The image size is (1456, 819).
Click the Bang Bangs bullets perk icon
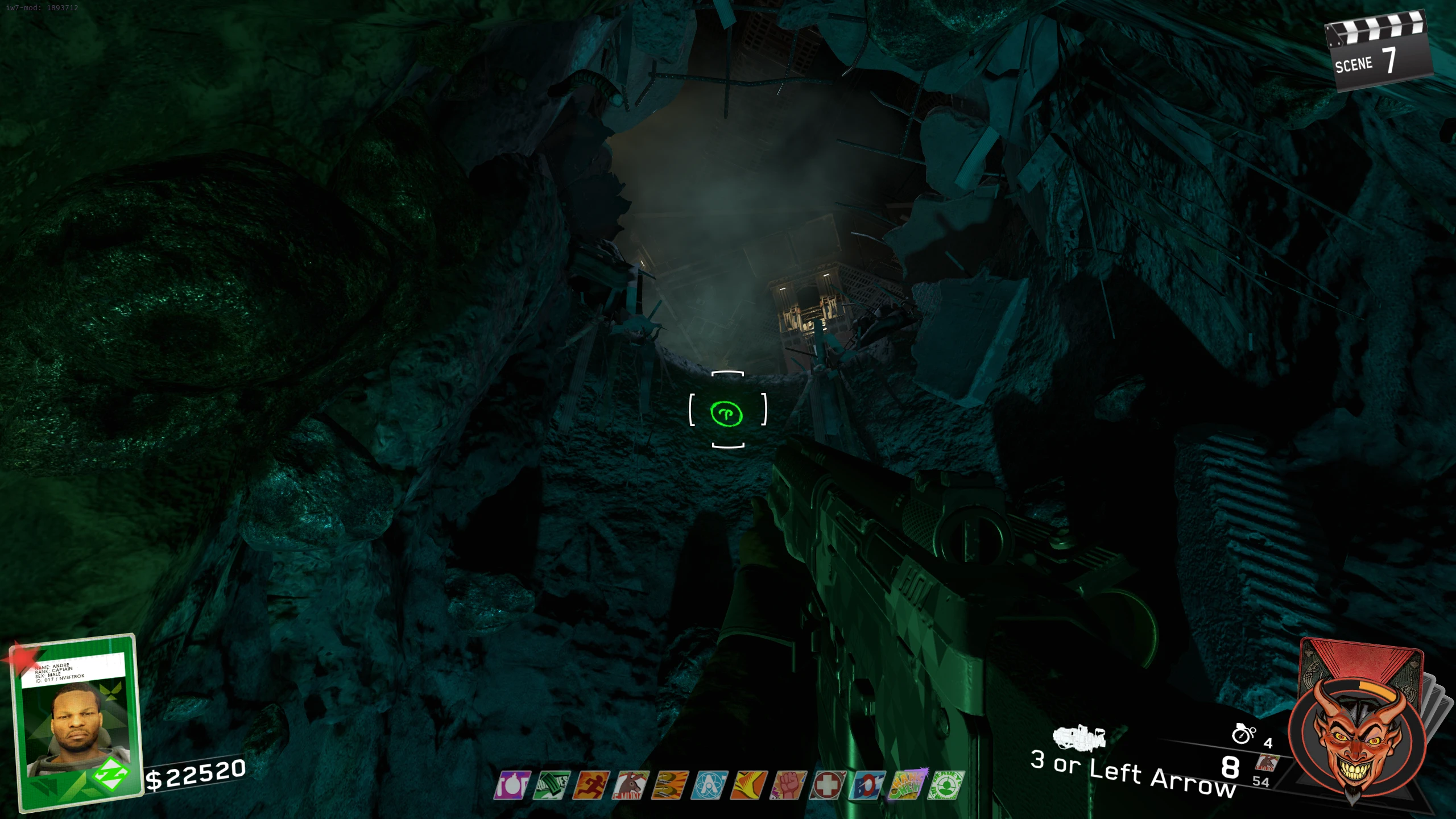[669, 785]
